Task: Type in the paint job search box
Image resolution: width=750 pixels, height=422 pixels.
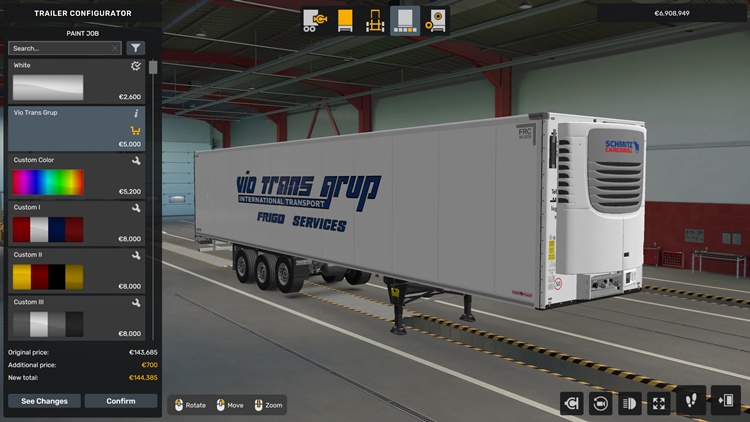Action: (x=58, y=48)
